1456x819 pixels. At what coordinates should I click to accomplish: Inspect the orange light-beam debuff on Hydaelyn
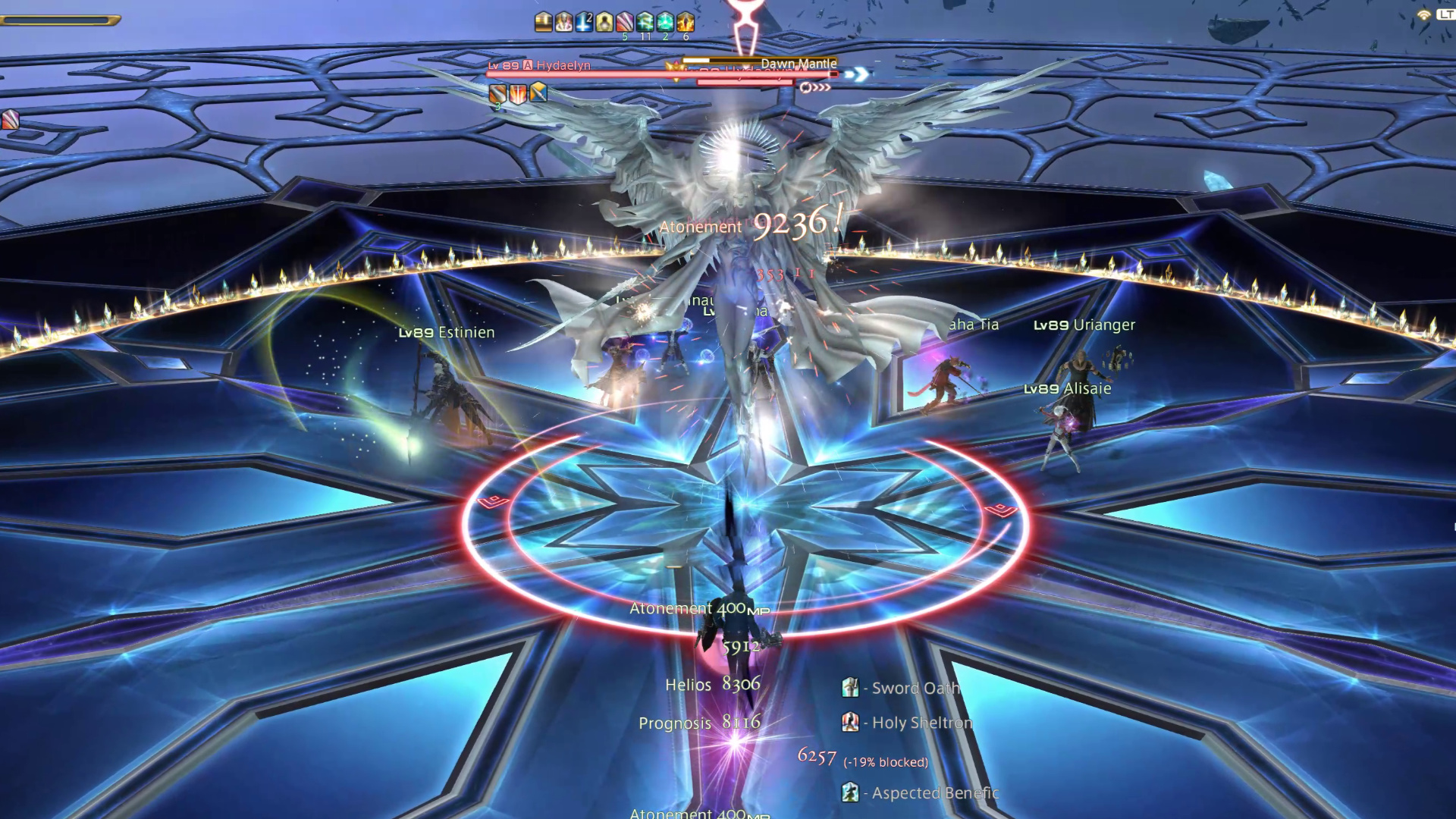[x=517, y=94]
